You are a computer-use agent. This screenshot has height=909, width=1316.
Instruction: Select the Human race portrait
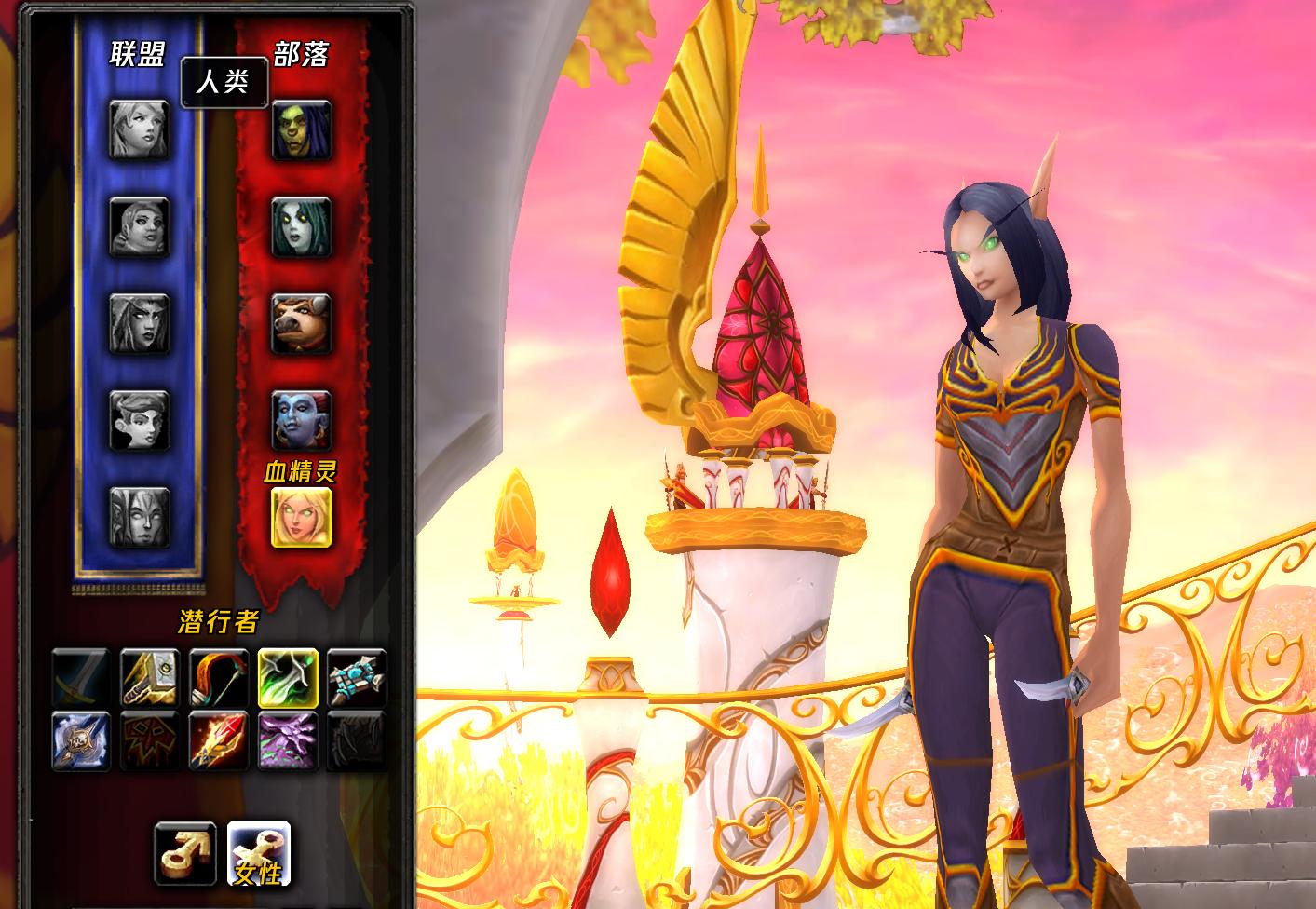pos(139,129)
